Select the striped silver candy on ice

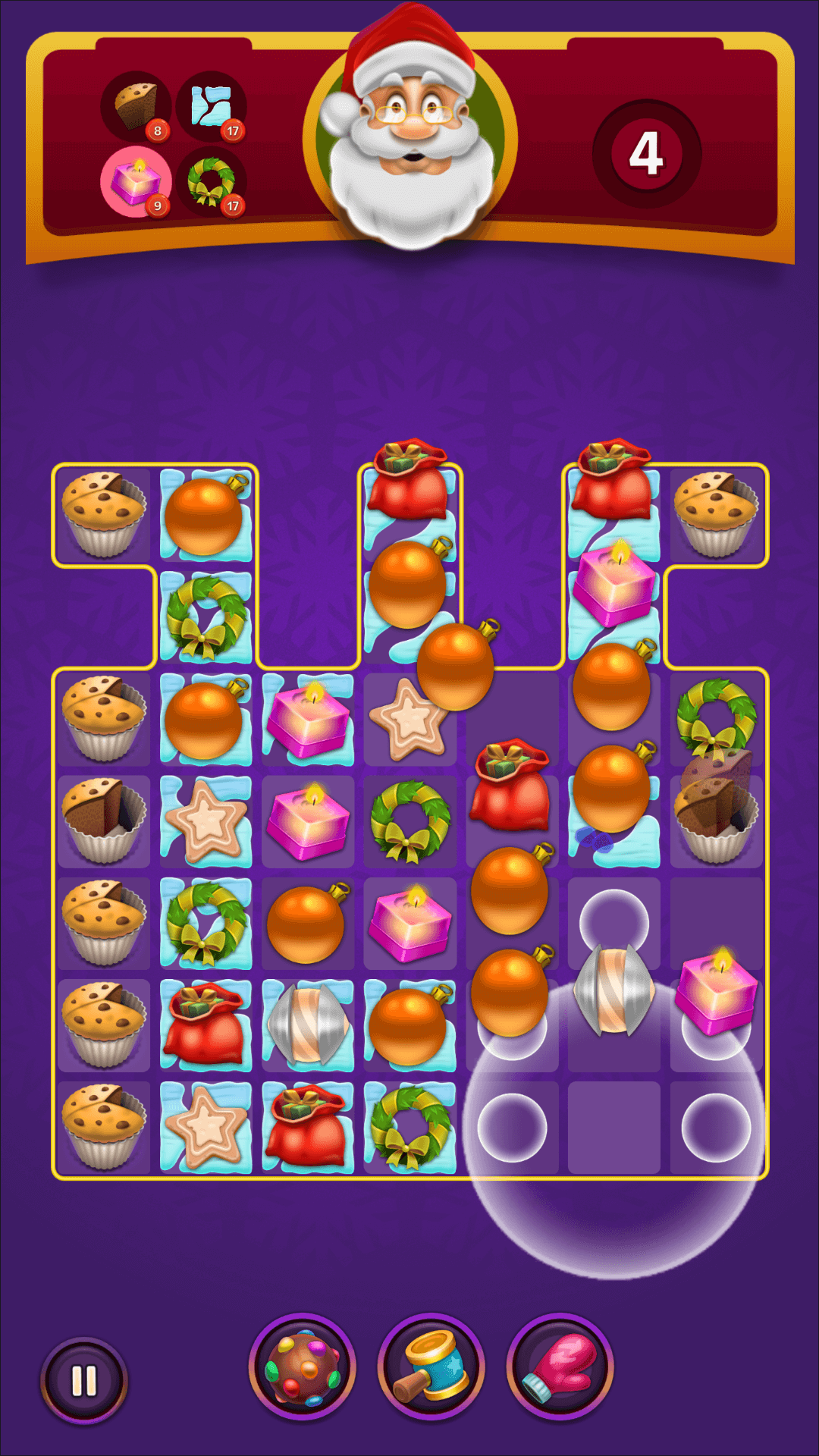[x=307, y=1024]
